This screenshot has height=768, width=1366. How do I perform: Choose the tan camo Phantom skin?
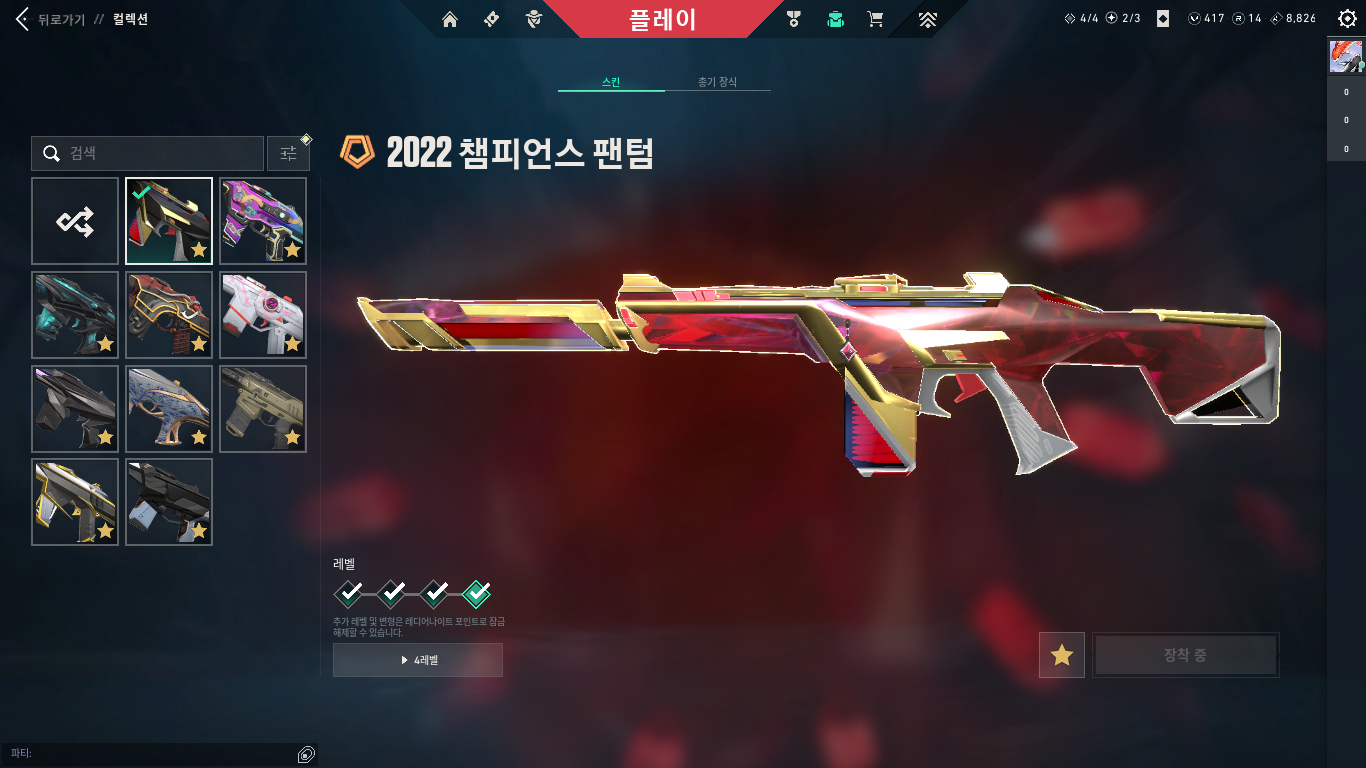click(263, 409)
